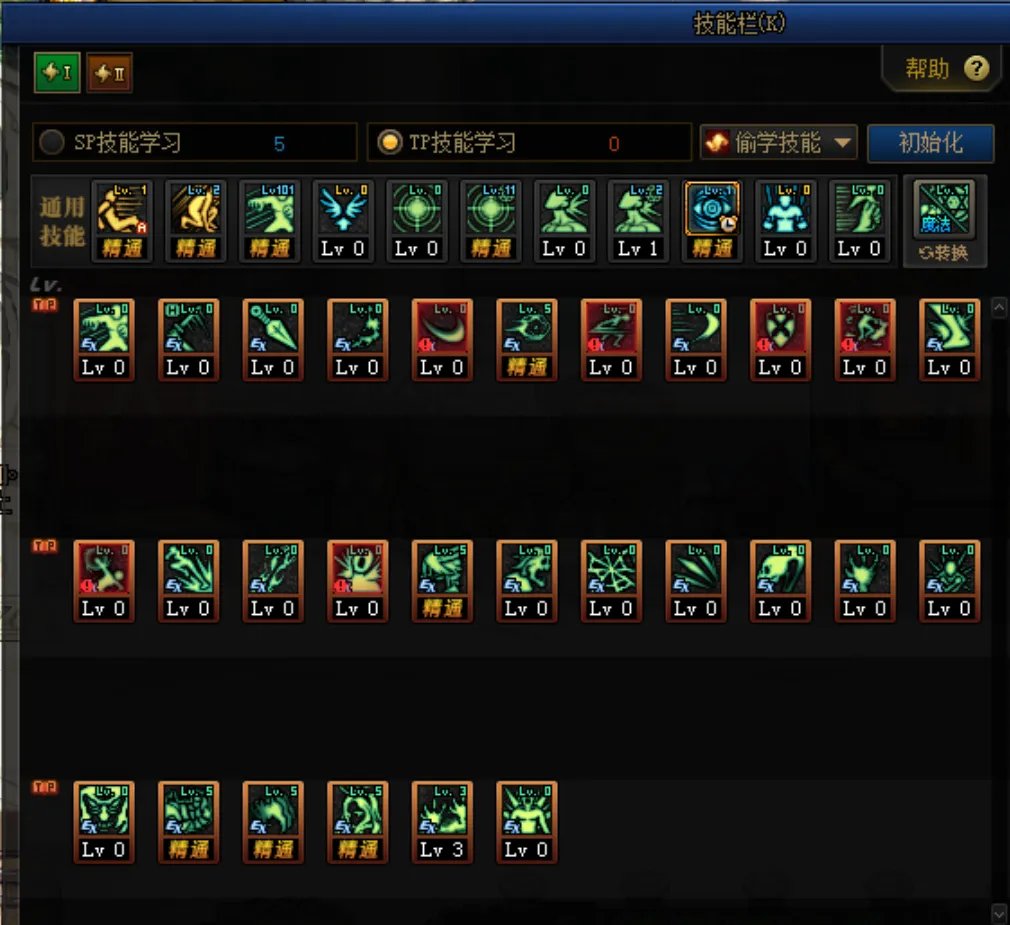
Task: Choose the Lv101 general skill icon
Action: point(270,210)
